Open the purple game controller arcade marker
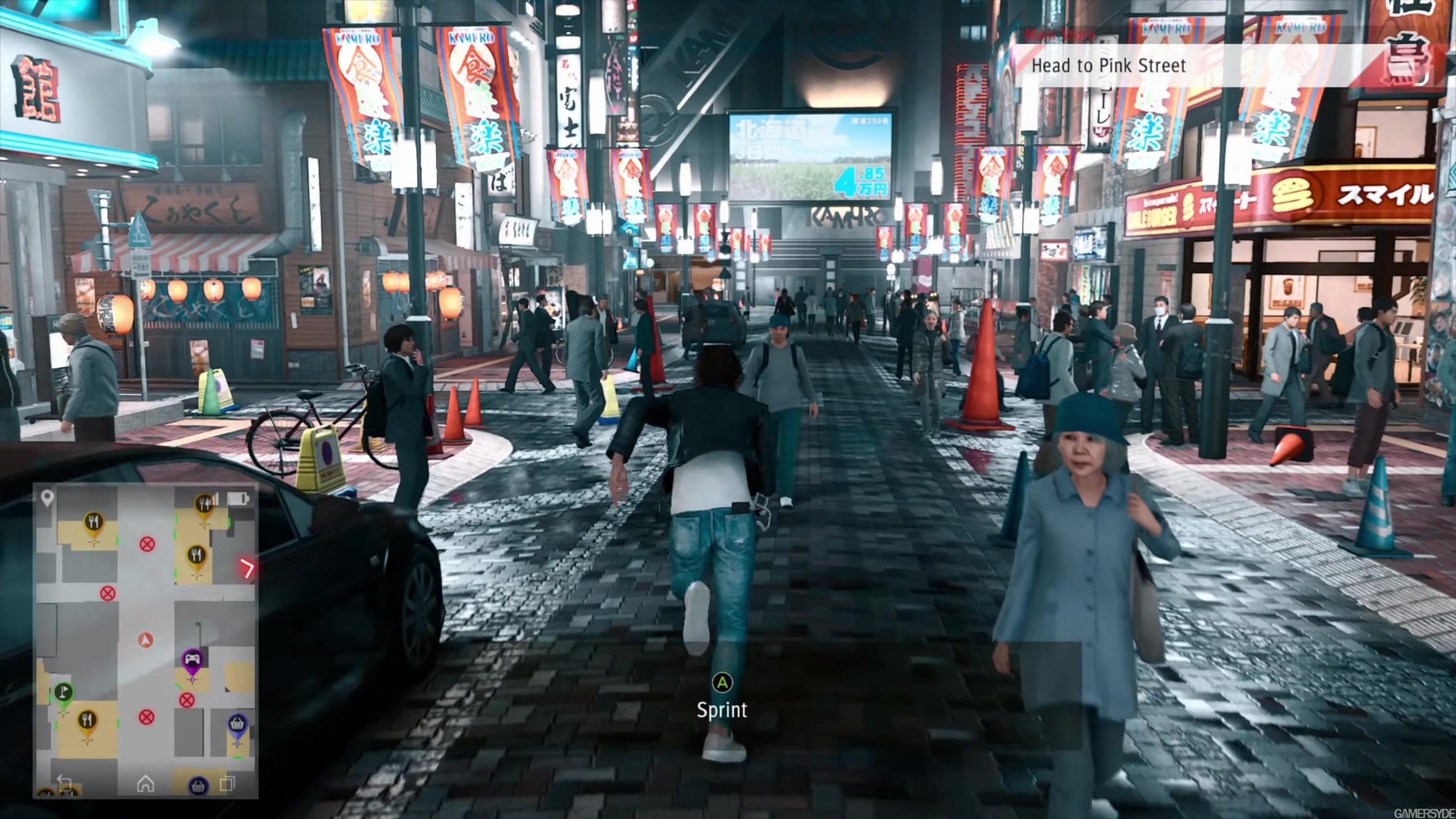 click(x=191, y=659)
